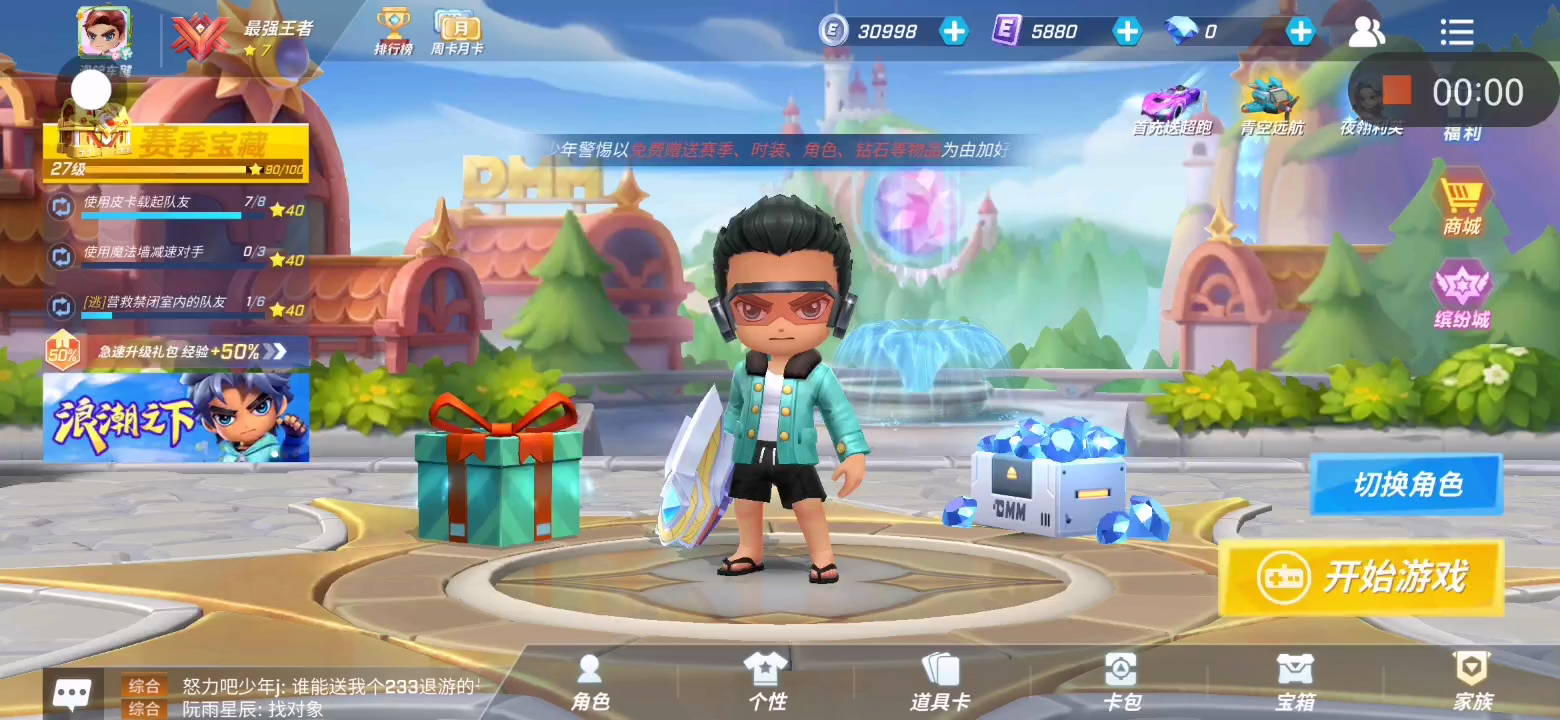Click the 浪潮之下 event banner

[x=176, y=417]
